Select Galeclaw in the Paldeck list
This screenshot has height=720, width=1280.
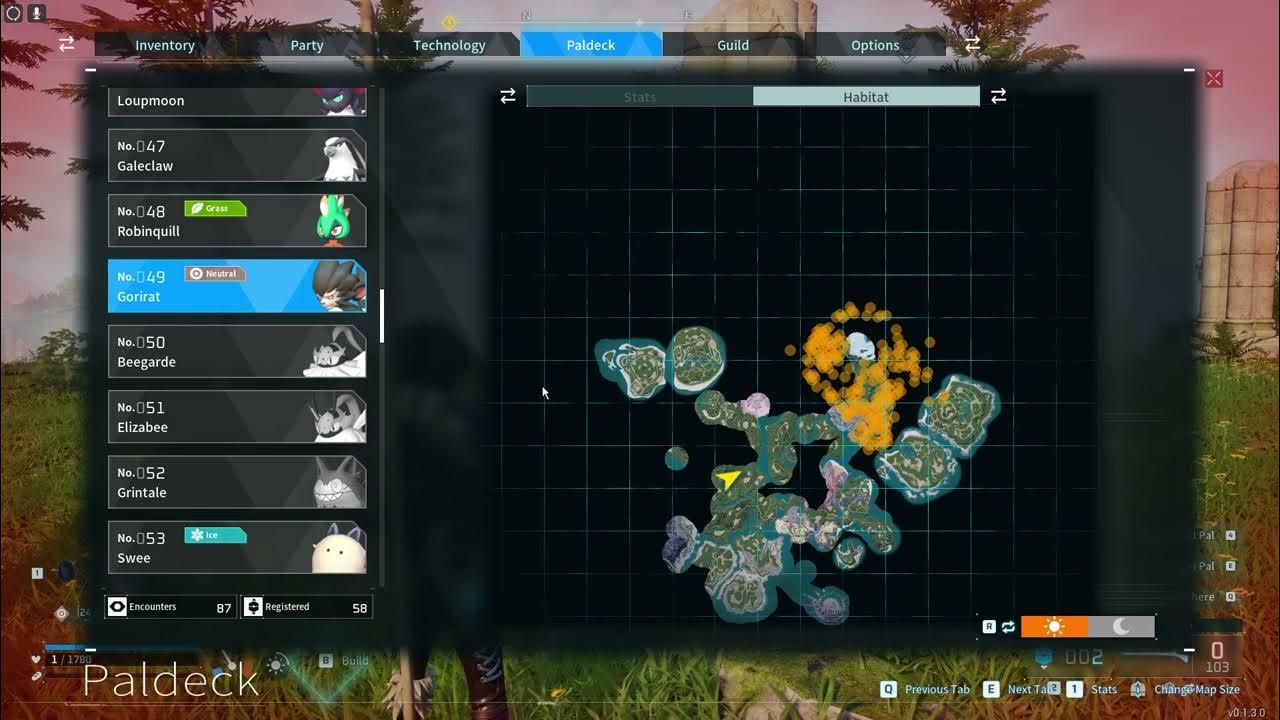click(x=237, y=155)
